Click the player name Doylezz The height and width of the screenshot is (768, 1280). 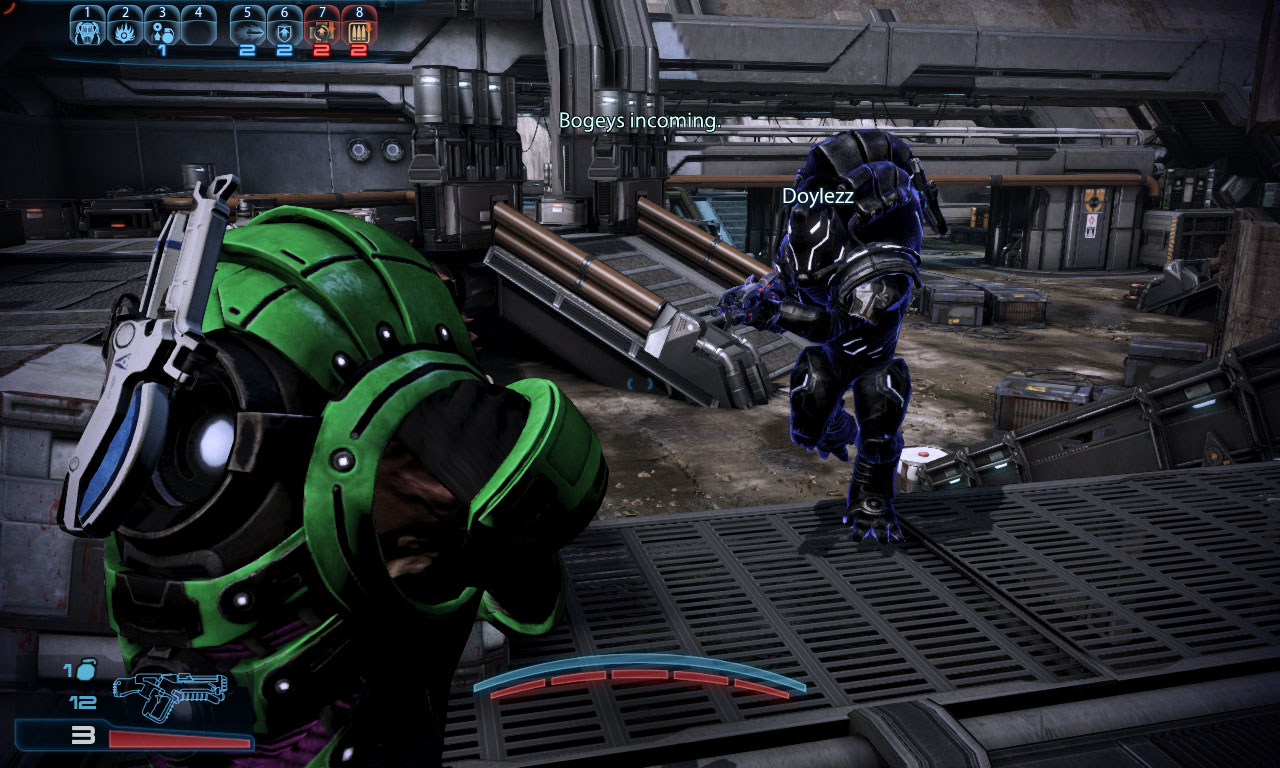tap(817, 198)
